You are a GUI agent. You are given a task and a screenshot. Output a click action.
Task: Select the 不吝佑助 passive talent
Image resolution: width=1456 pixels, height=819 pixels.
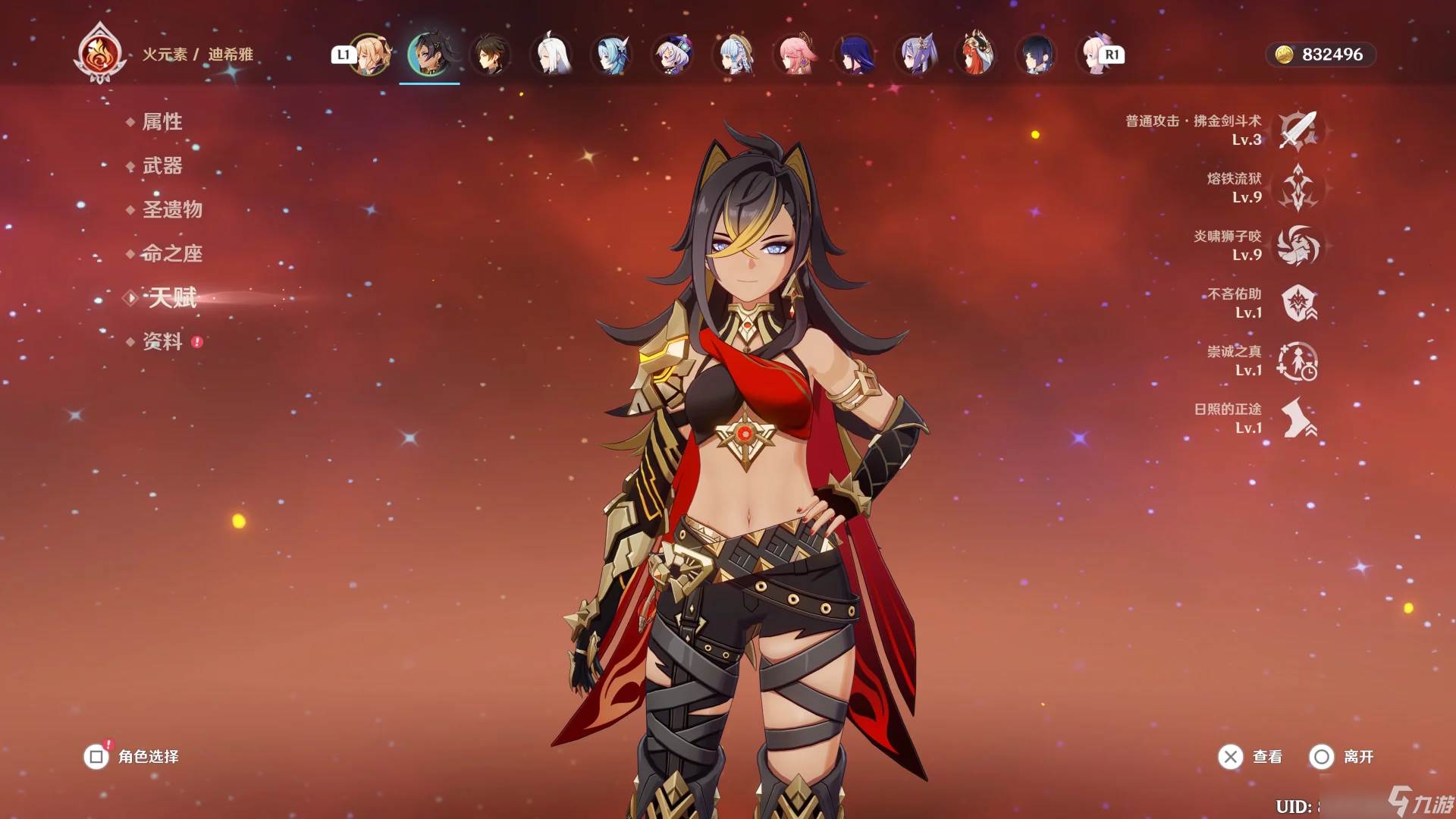tap(1298, 303)
